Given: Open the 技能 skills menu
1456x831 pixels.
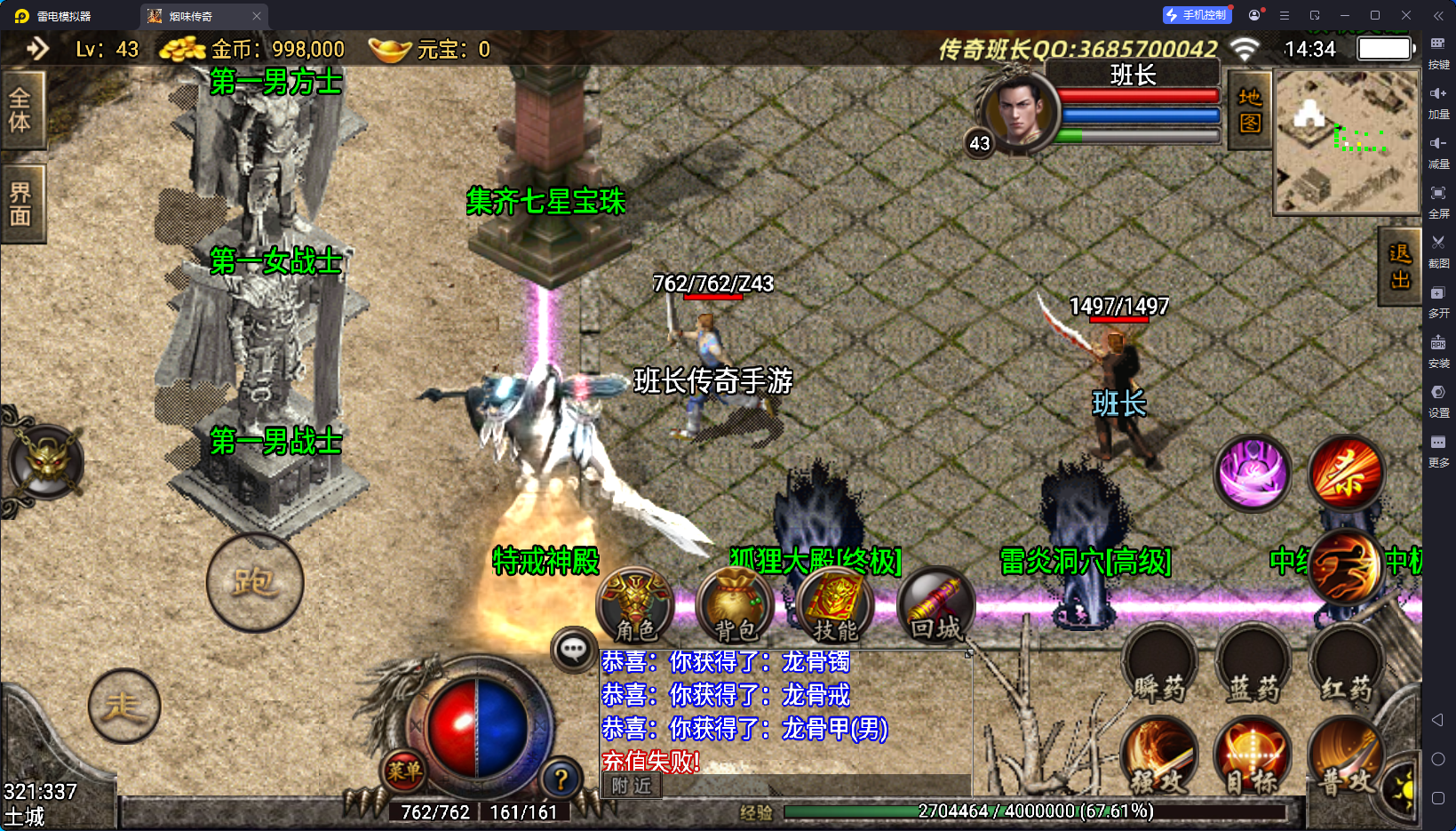Looking at the screenshot, I should [x=835, y=606].
